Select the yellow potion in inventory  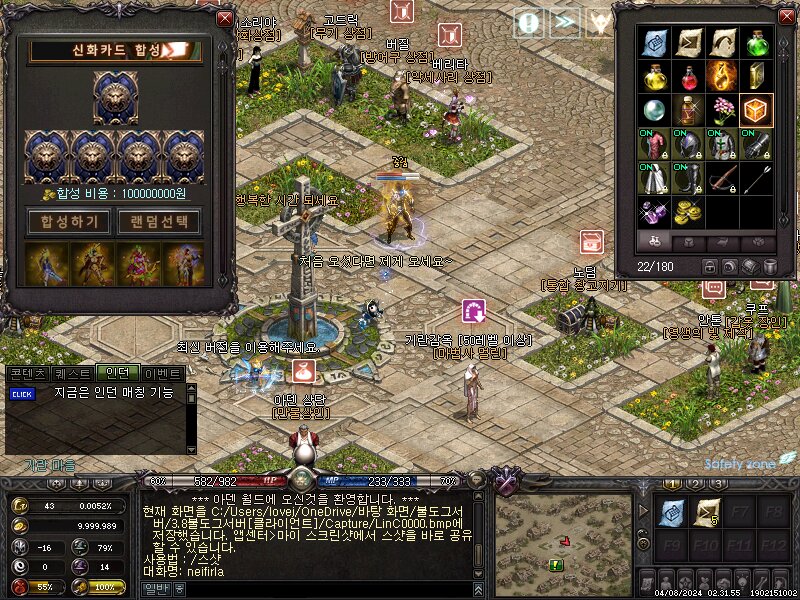(x=655, y=77)
